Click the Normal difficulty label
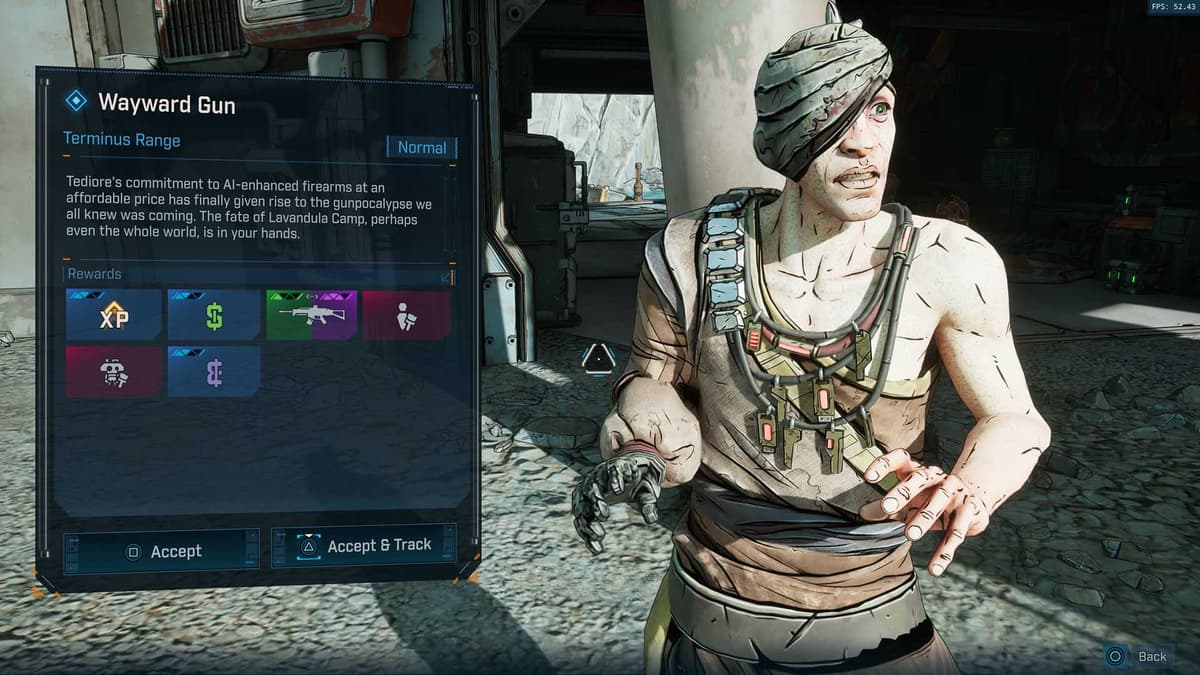1200x675 pixels. (x=421, y=148)
